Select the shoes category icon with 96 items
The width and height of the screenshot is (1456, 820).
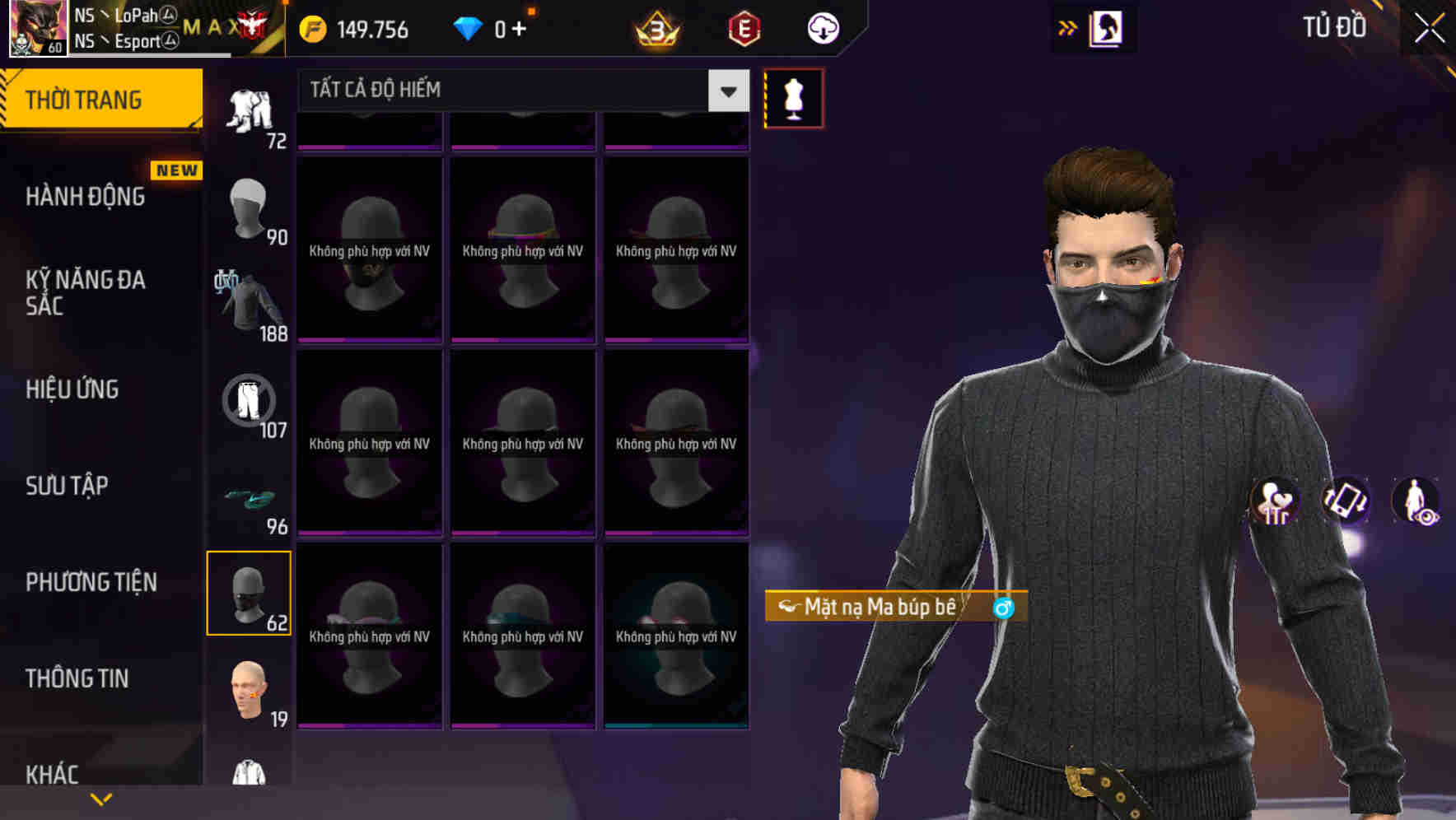[250, 498]
